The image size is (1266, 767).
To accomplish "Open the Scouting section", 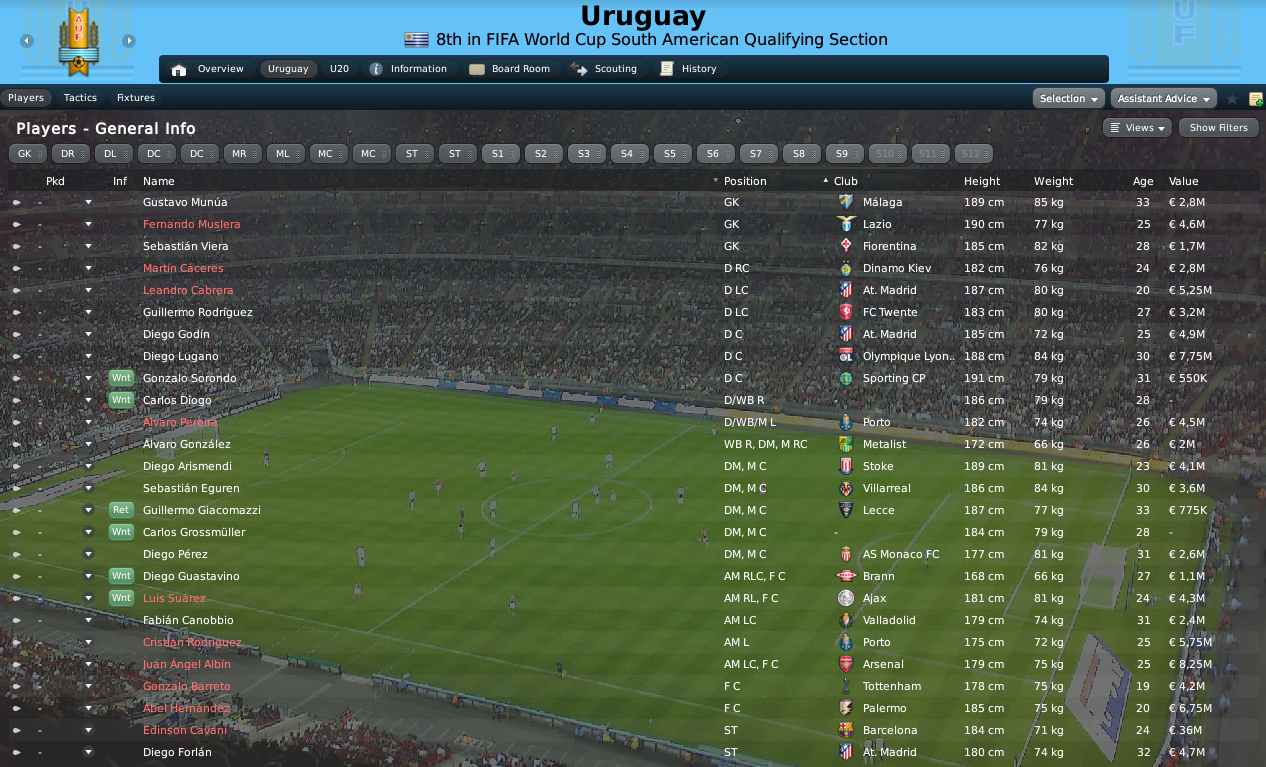I will tap(604, 69).
